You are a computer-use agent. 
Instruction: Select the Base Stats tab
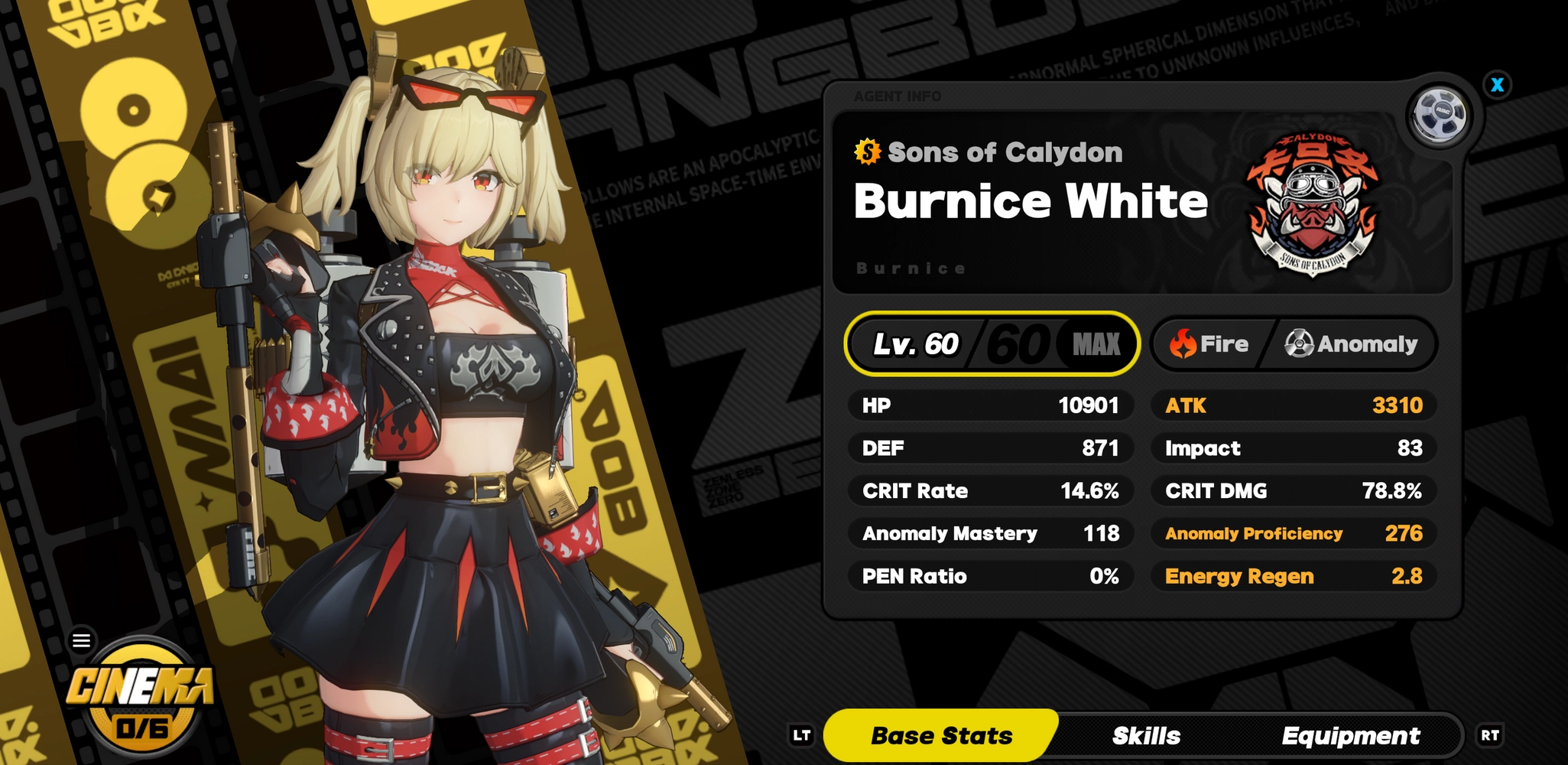coord(940,735)
